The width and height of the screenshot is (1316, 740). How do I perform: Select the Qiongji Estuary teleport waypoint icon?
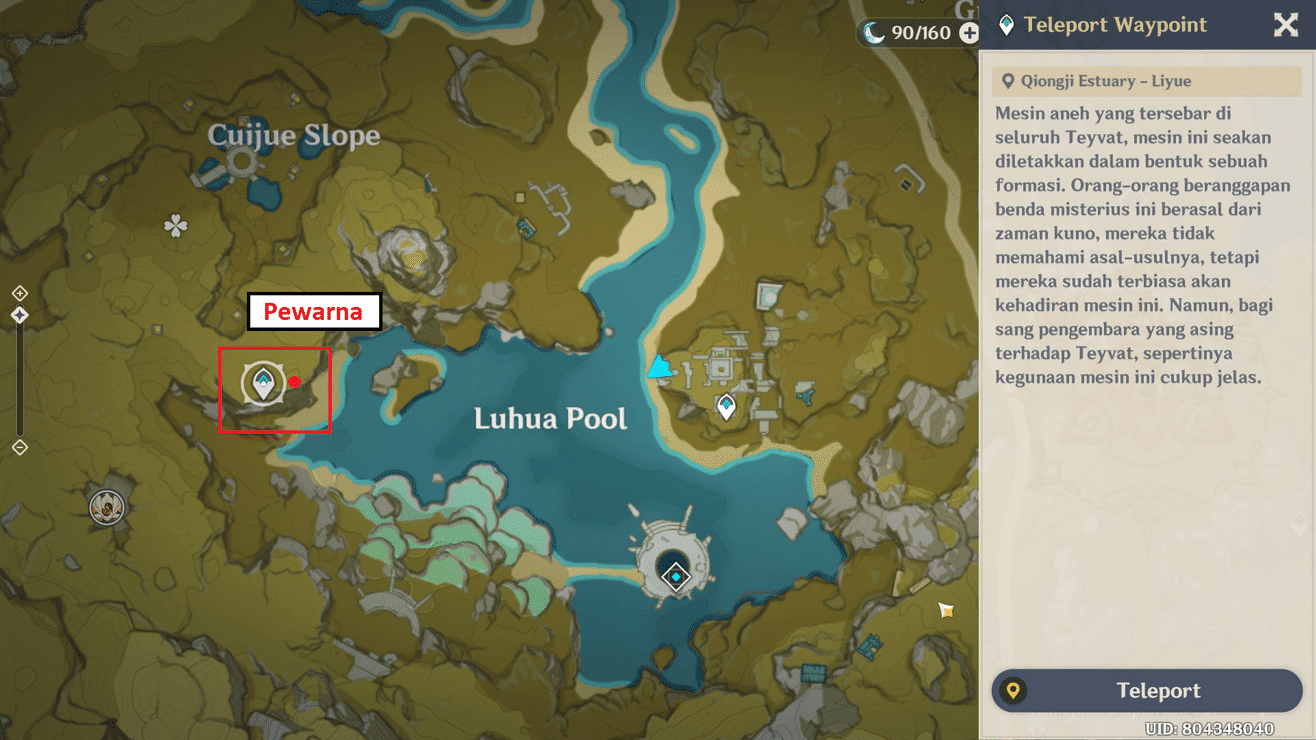262,384
